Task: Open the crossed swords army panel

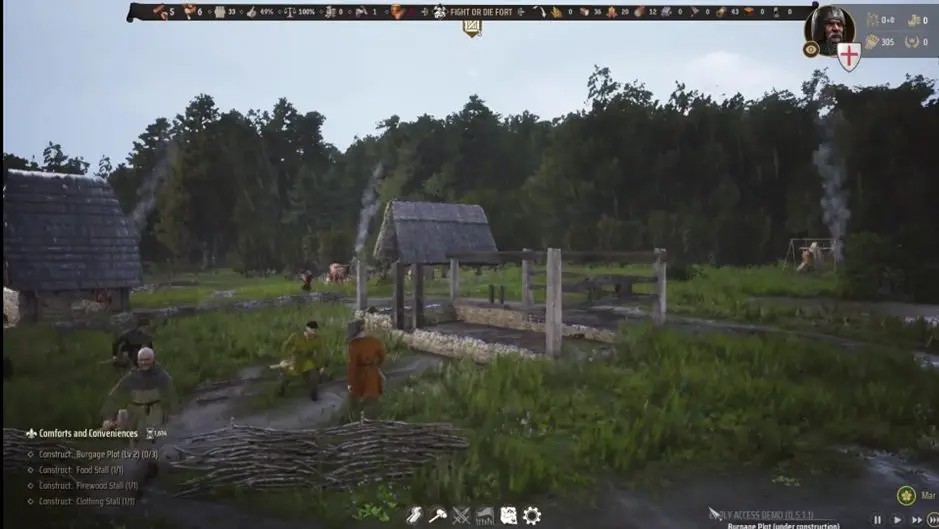Action: coord(461,515)
